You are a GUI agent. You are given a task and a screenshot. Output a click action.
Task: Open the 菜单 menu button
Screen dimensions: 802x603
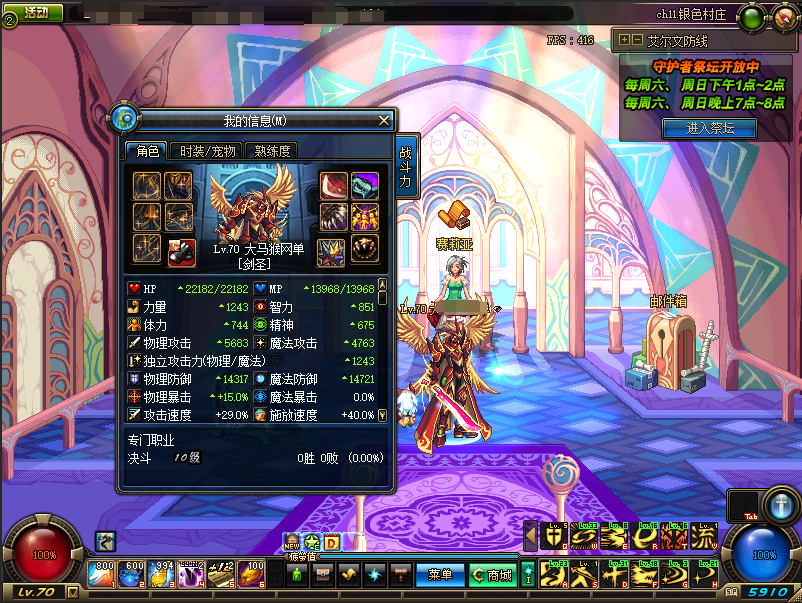coord(439,575)
